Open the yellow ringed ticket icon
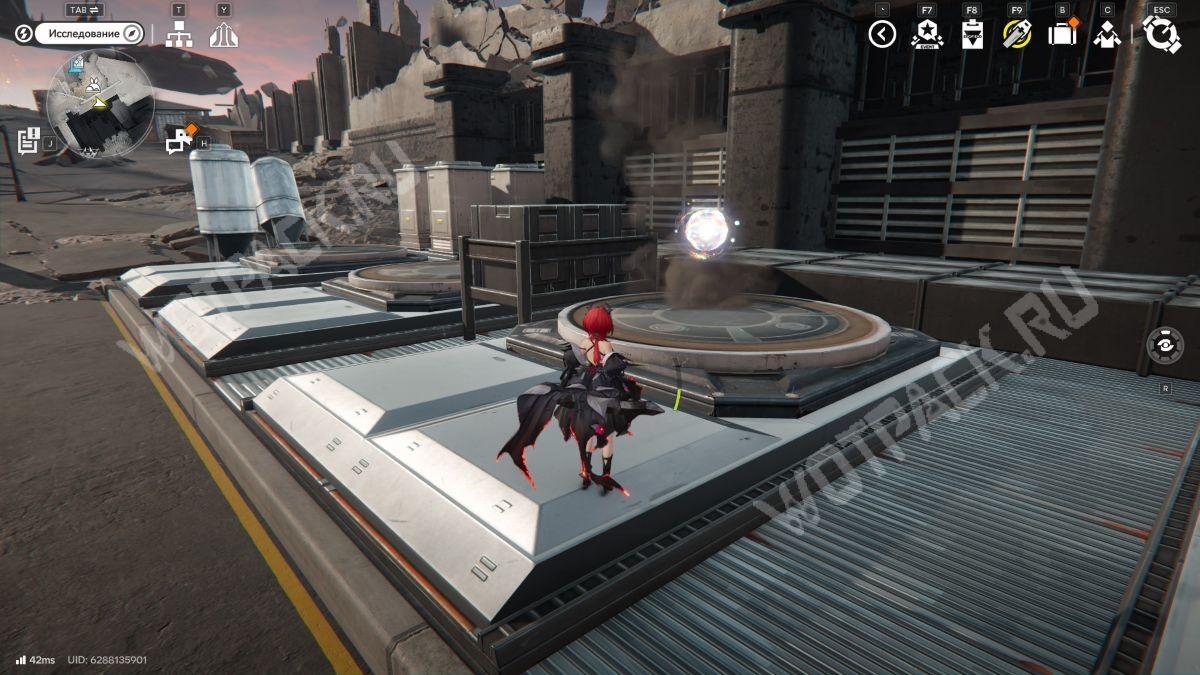1200x675 pixels. point(1017,35)
